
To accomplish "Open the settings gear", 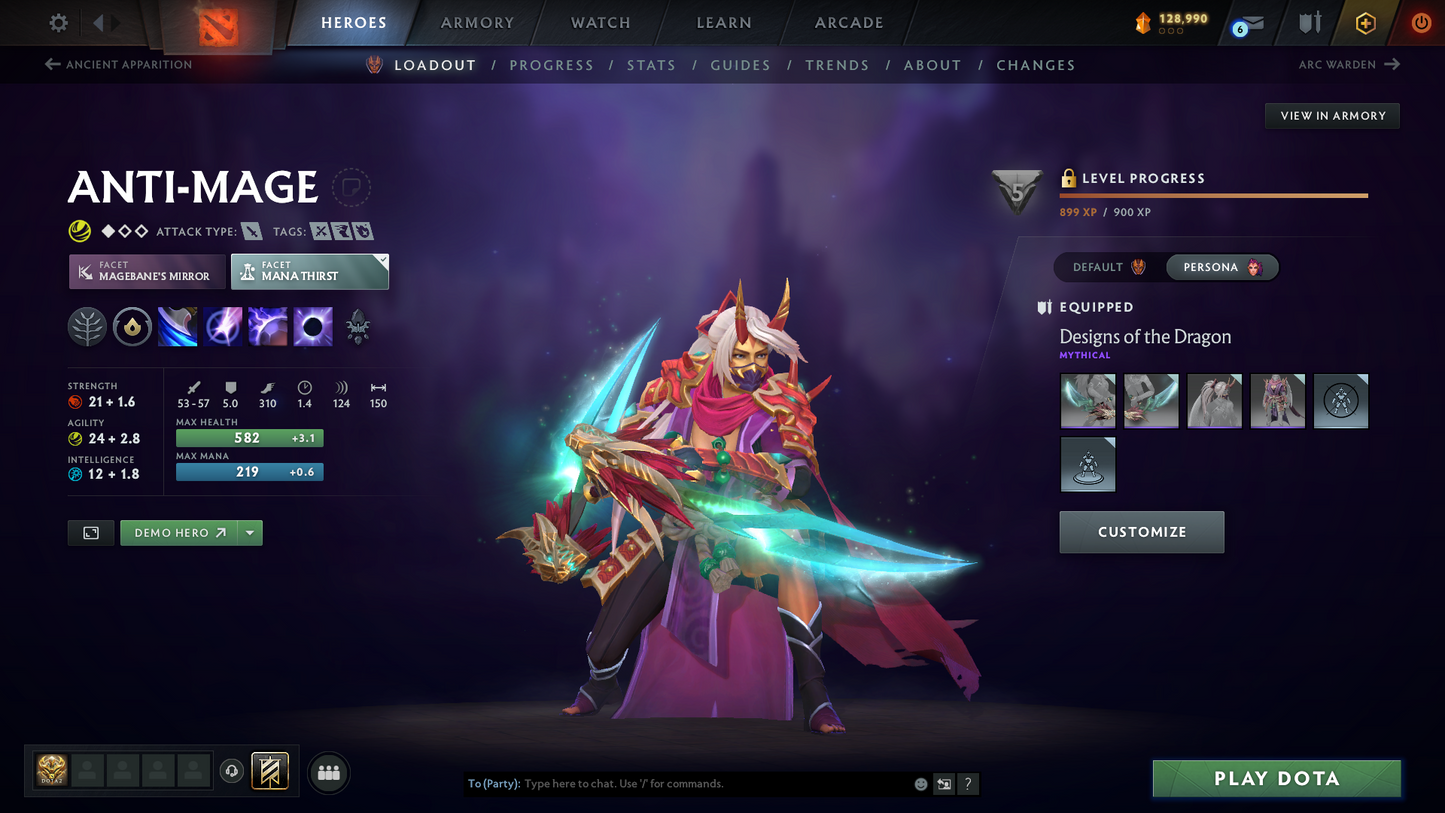I will 57,22.
